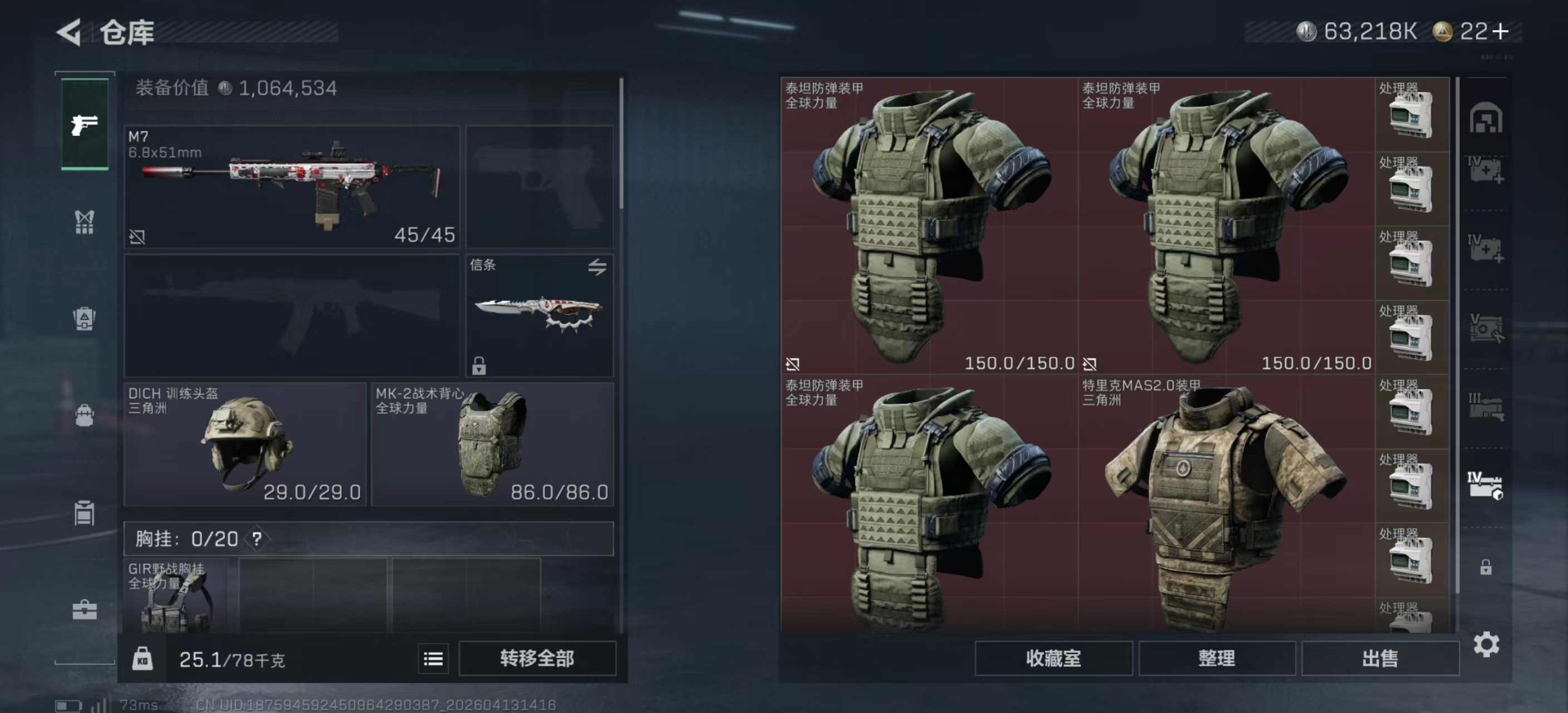Select the GIR野战胸挂 chest rig slot
1568x713 pixels.
175,595
